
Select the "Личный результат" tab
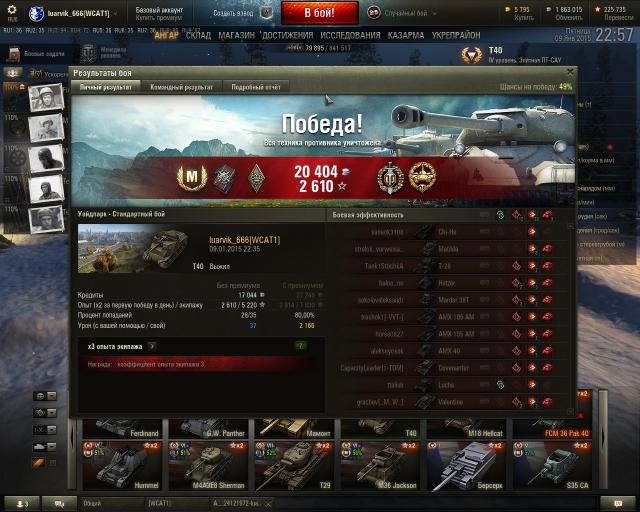[105, 87]
